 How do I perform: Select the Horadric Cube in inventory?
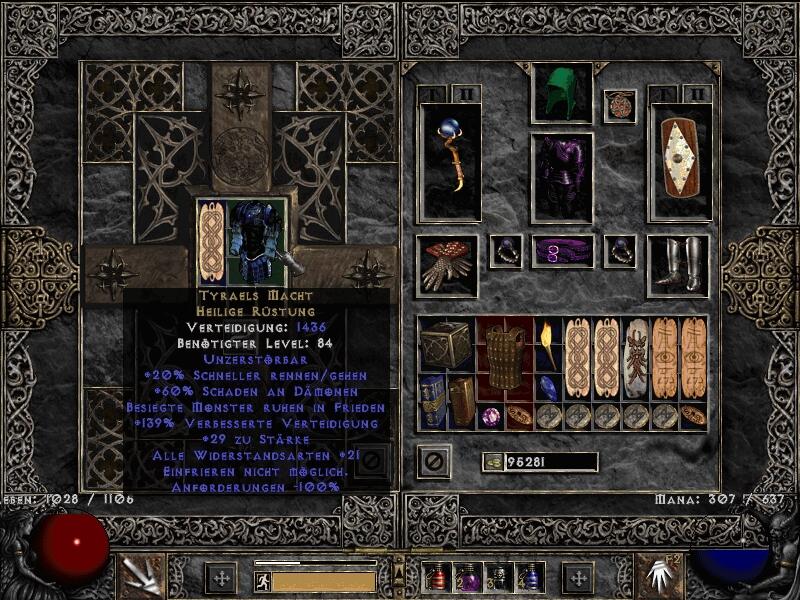[x=444, y=345]
